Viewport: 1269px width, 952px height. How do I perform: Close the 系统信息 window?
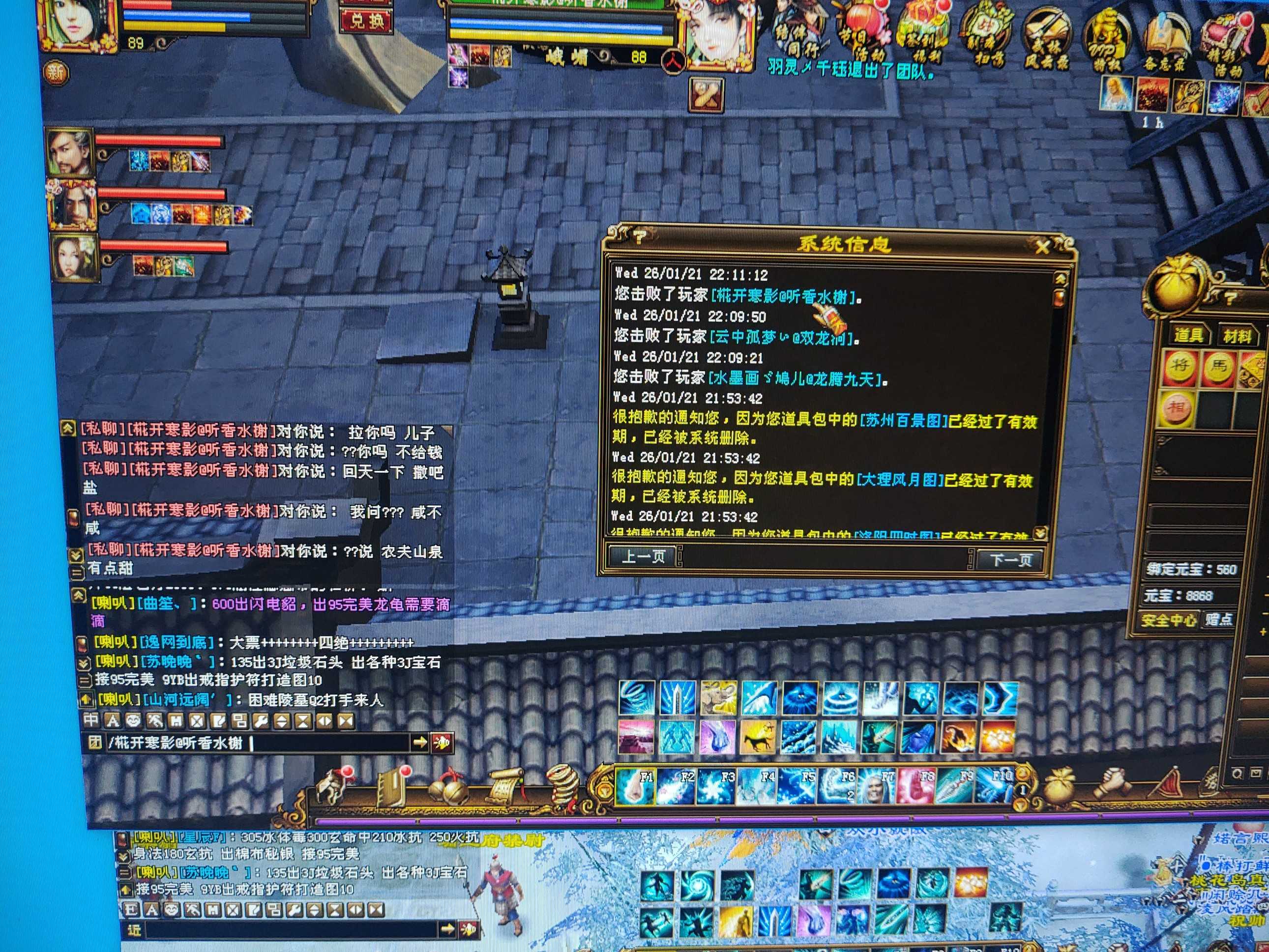1041,247
